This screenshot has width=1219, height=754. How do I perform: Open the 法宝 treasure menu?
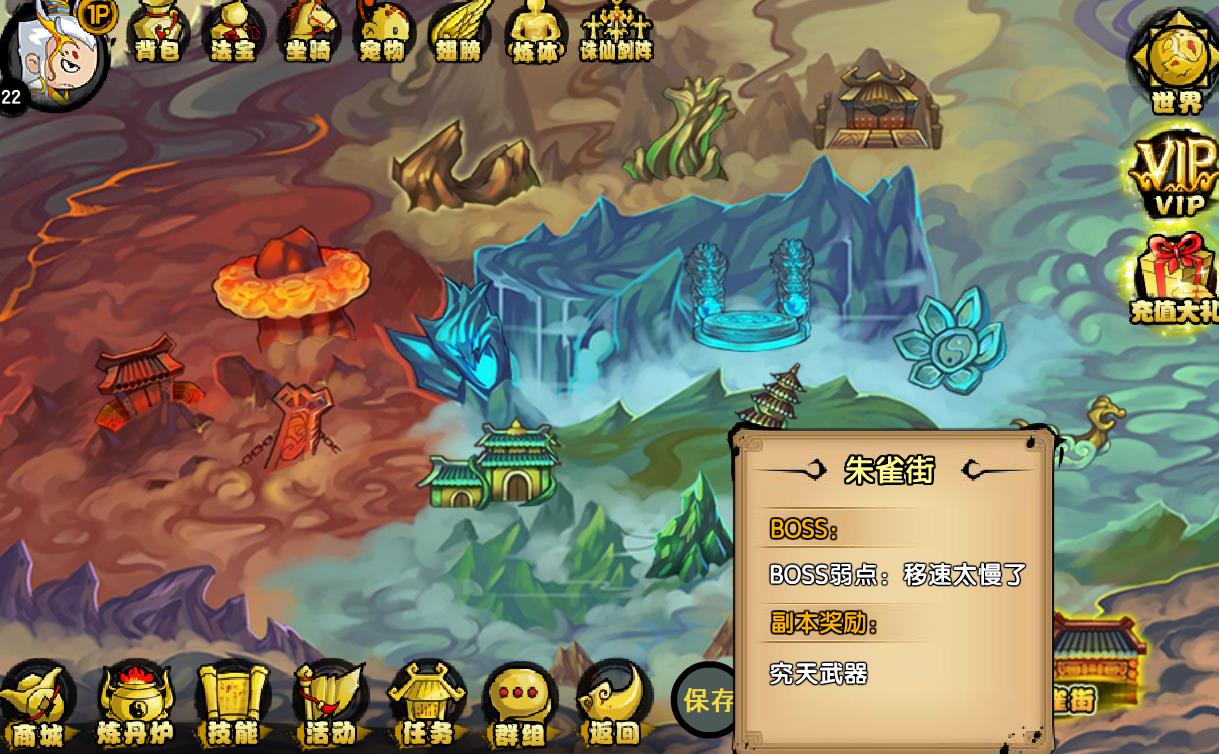click(x=233, y=30)
